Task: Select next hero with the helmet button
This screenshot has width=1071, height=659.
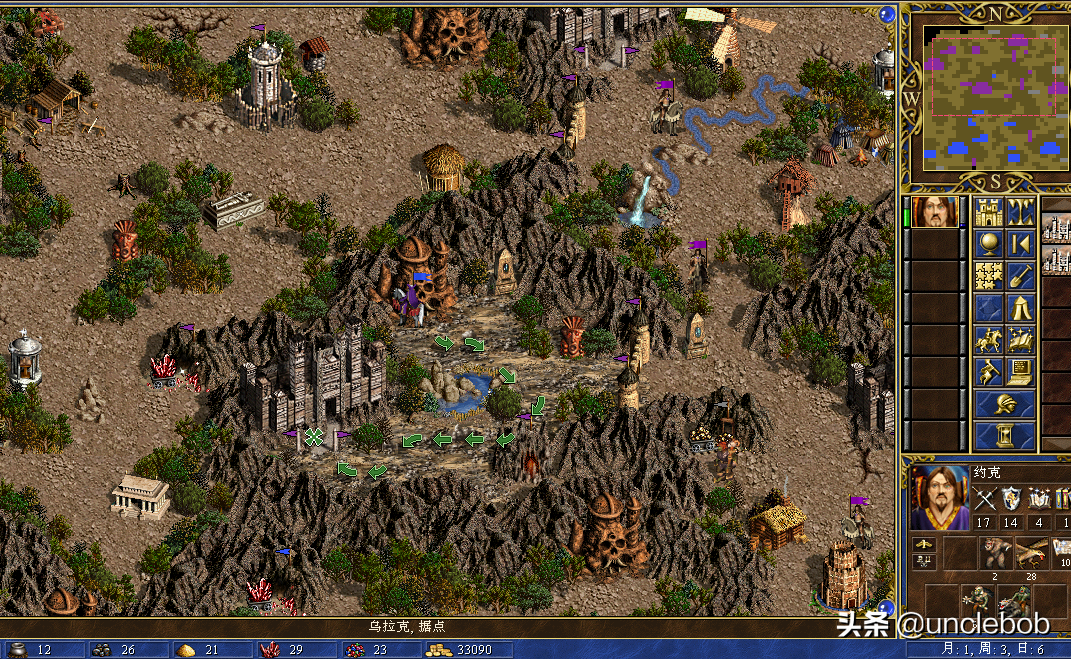Action: pos(1004,404)
